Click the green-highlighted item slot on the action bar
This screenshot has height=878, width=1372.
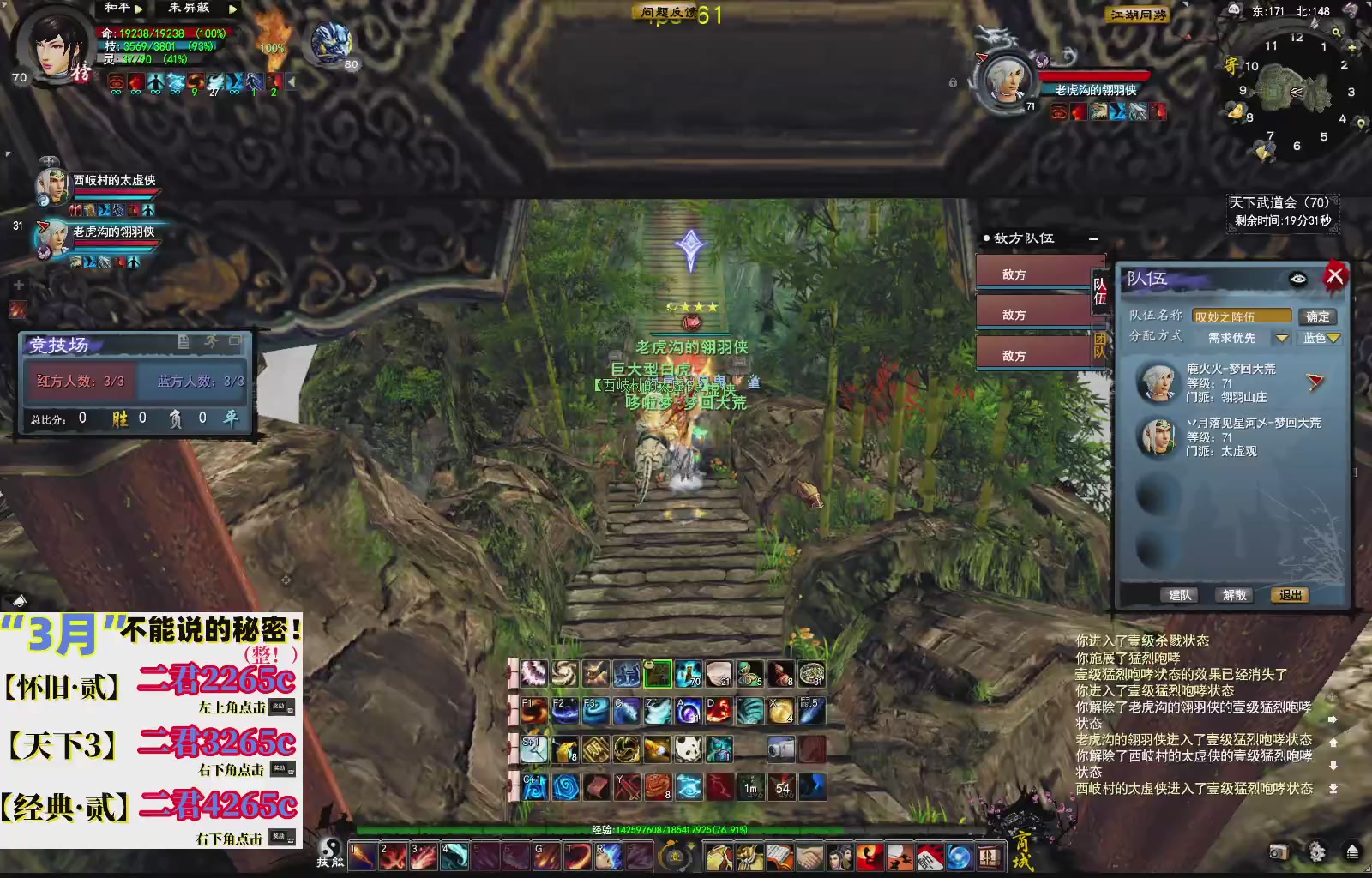(x=658, y=674)
